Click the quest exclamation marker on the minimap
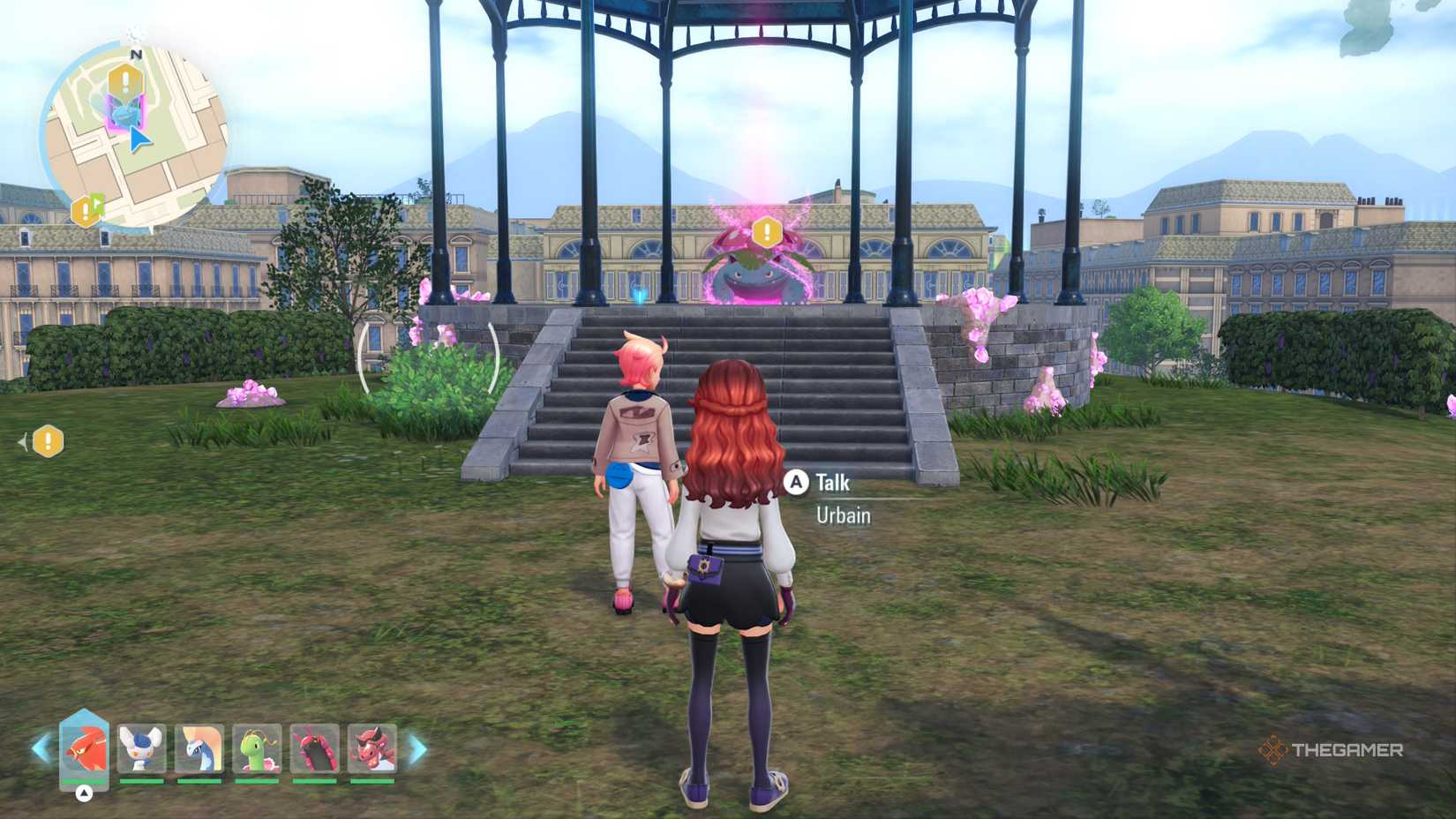Screen dimensions: 1456x819 pyautogui.click(x=124, y=79)
